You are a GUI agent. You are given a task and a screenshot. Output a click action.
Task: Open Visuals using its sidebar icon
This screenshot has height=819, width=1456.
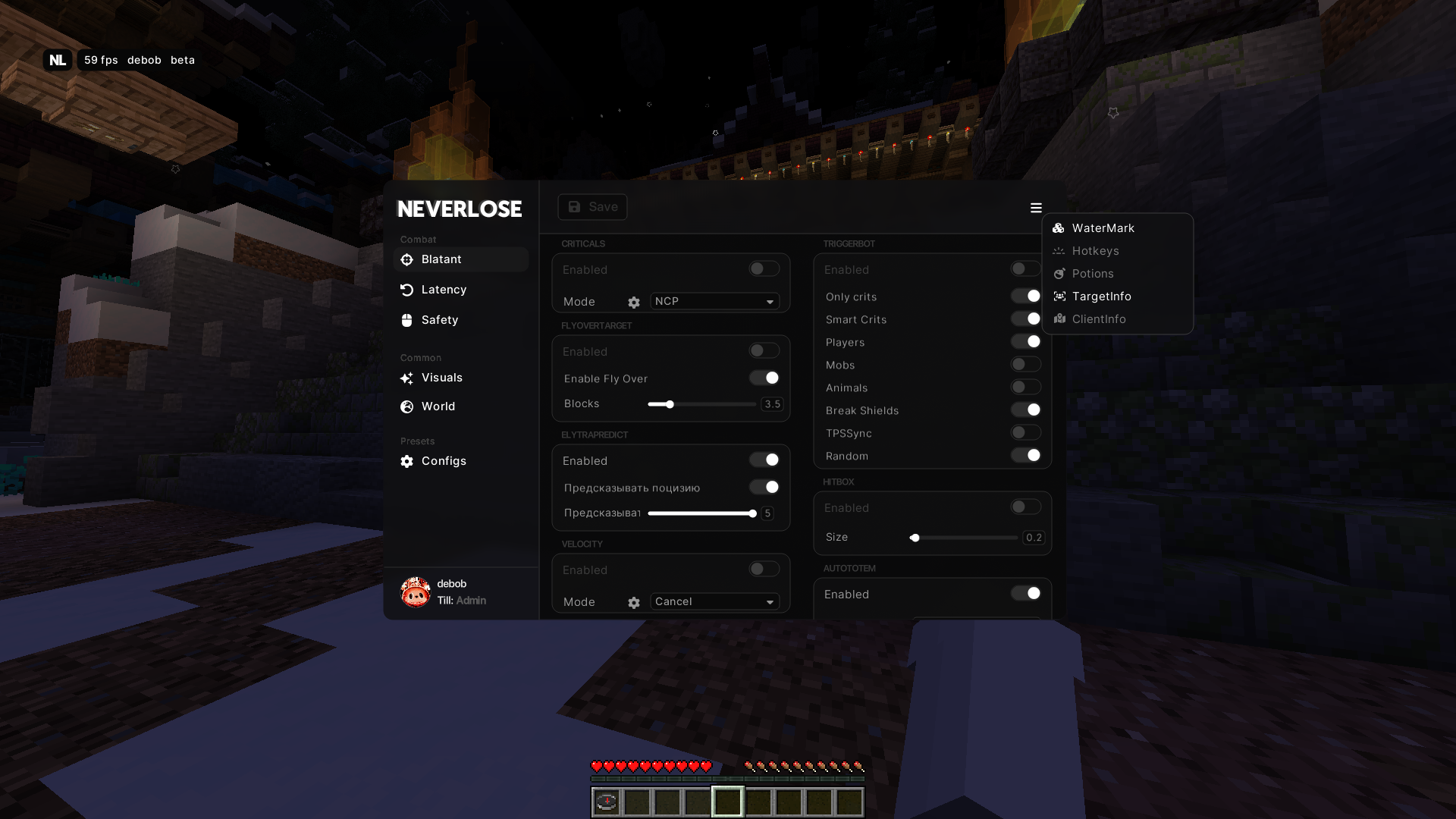[407, 377]
